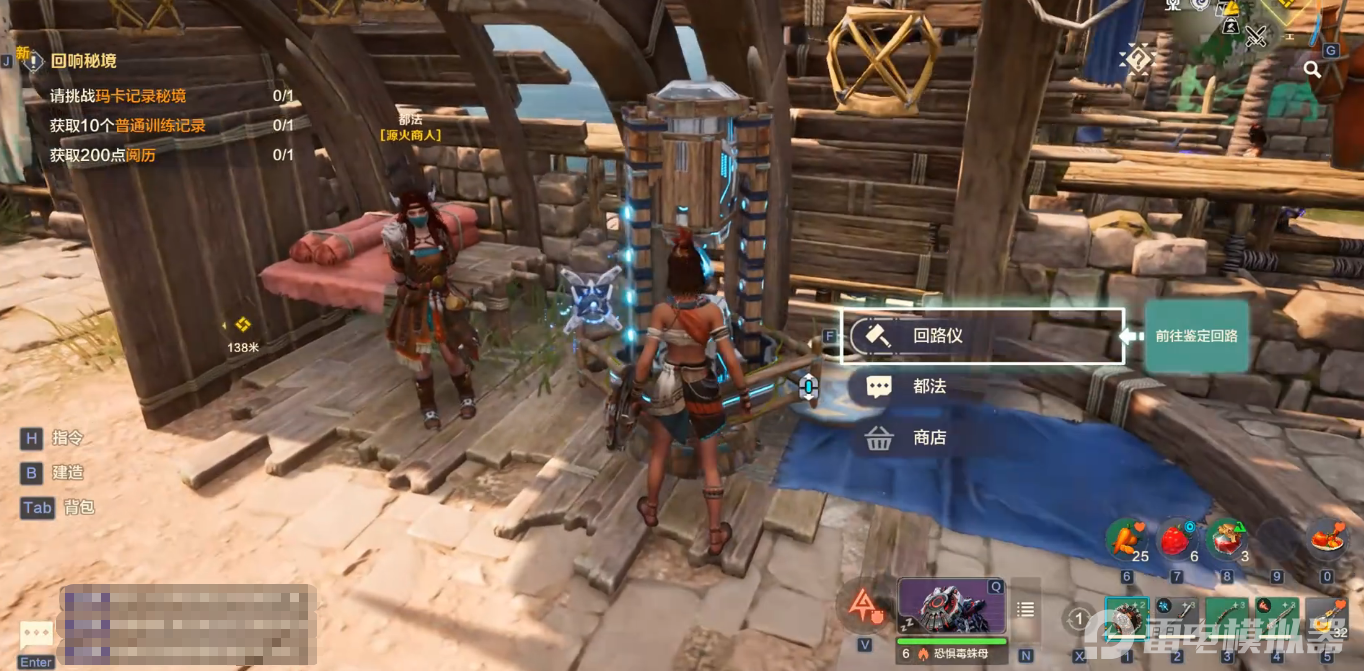Choose the 都法 talk option
Screen dimensions: 1364x671
point(928,386)
